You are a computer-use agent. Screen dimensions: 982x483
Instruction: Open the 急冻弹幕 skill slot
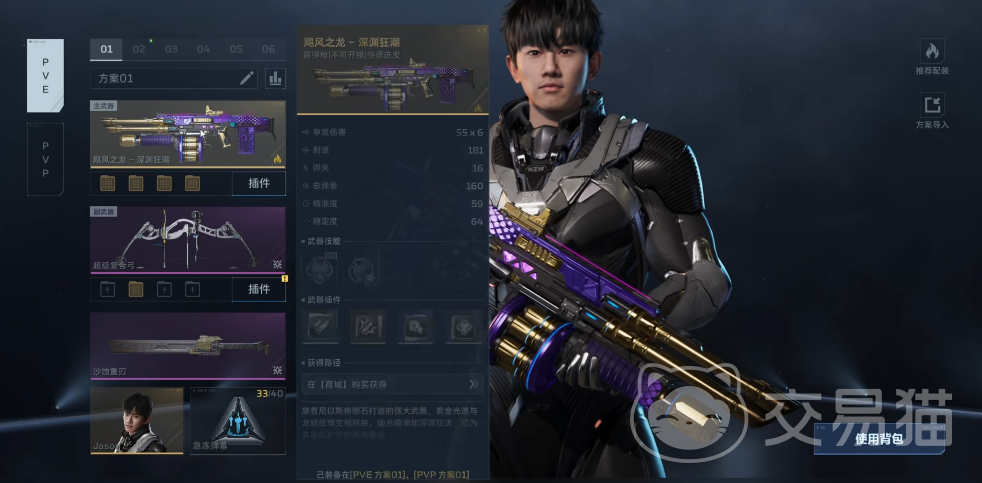(x=237, y=420)
